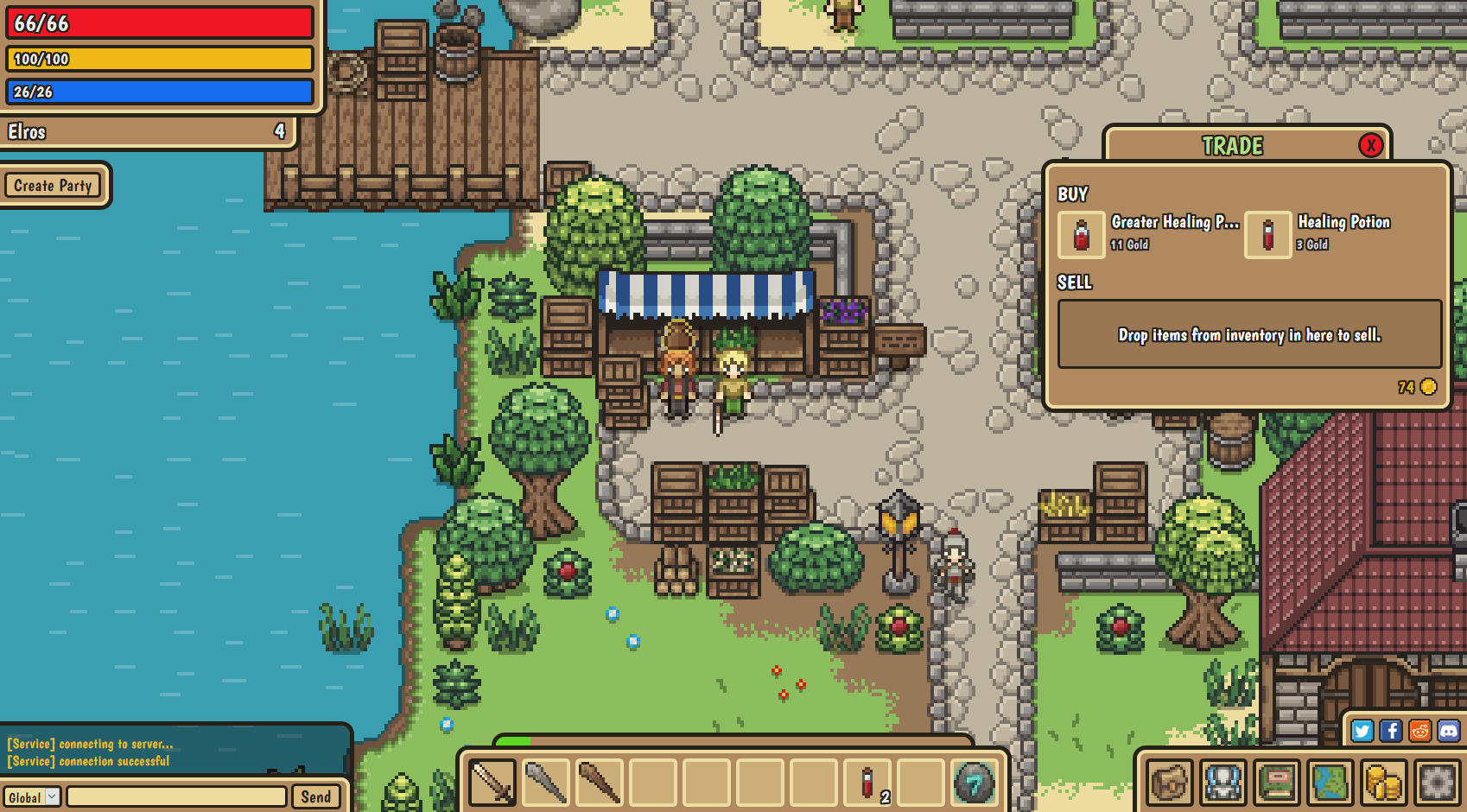The width and height of the screenshot is (1467, 812).
Task: Click the sell drop area in Trade
Action: [1249, 334]
